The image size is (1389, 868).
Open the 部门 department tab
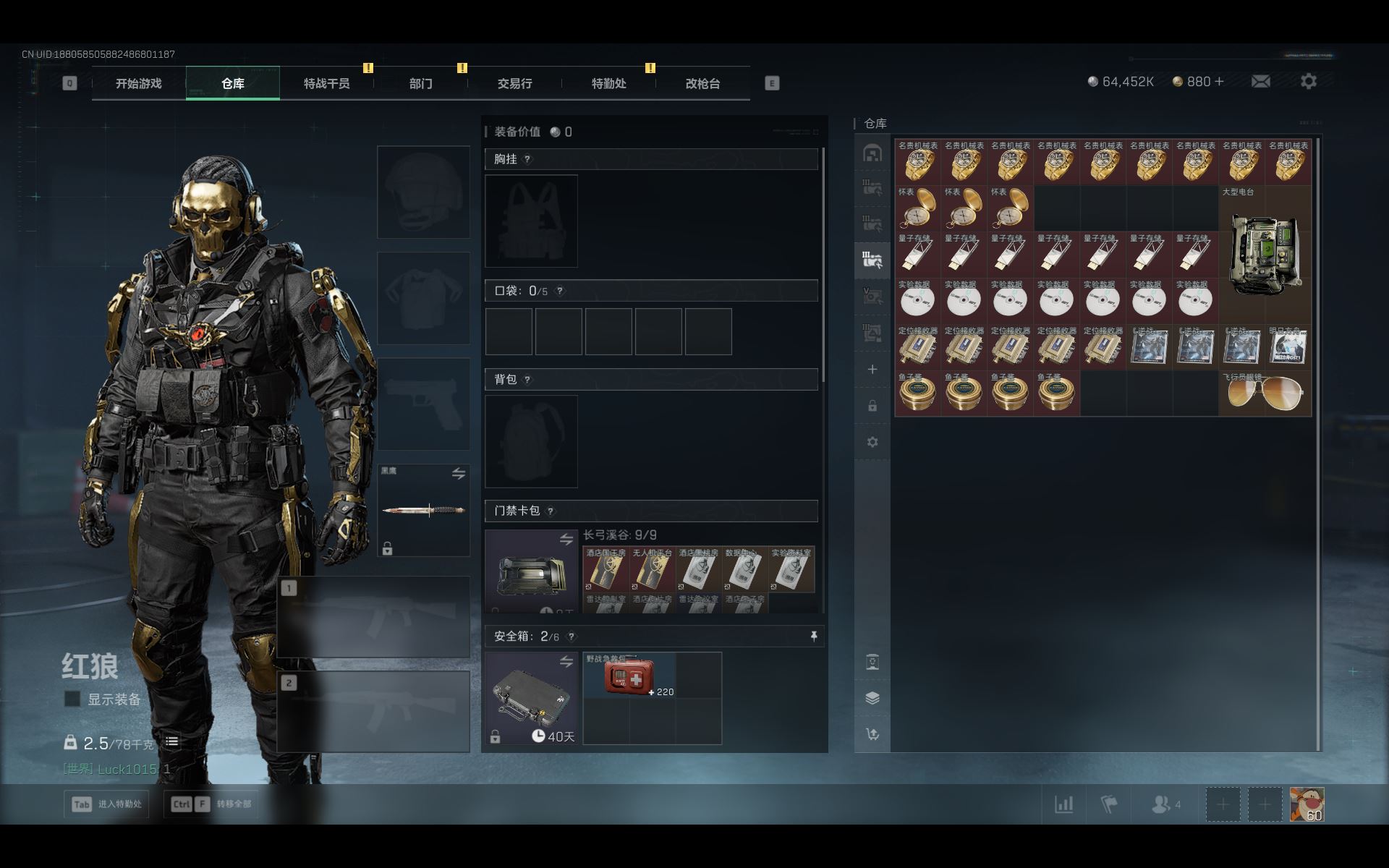click(x=420, y=84)
